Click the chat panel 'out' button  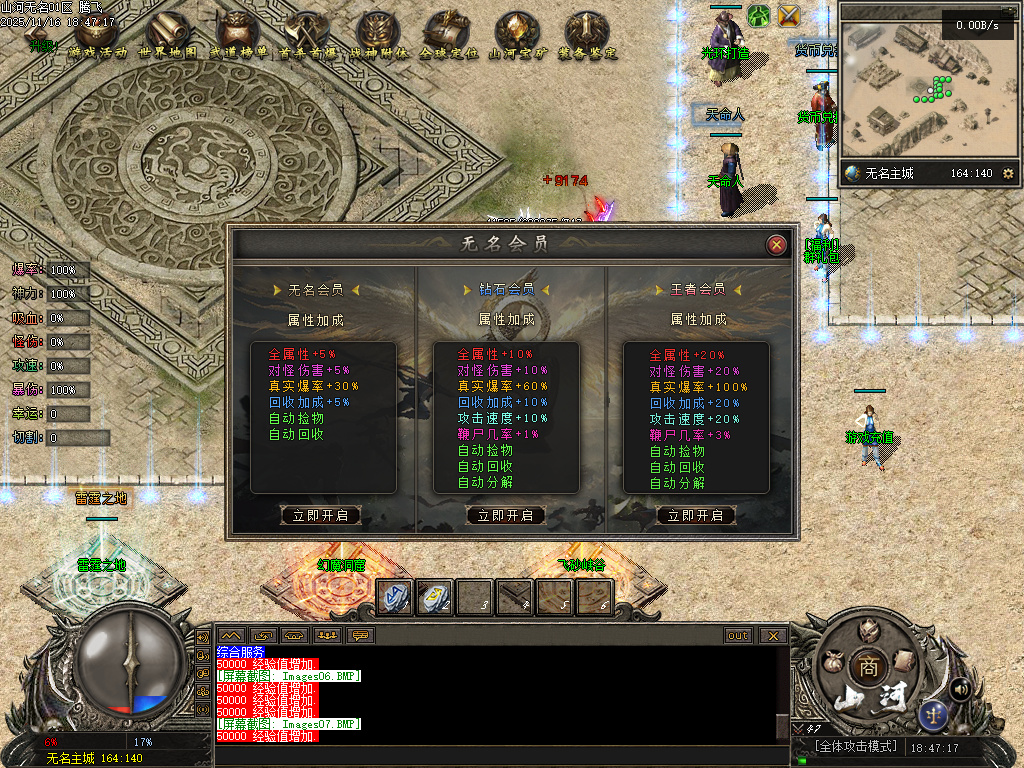click(738, 636)
